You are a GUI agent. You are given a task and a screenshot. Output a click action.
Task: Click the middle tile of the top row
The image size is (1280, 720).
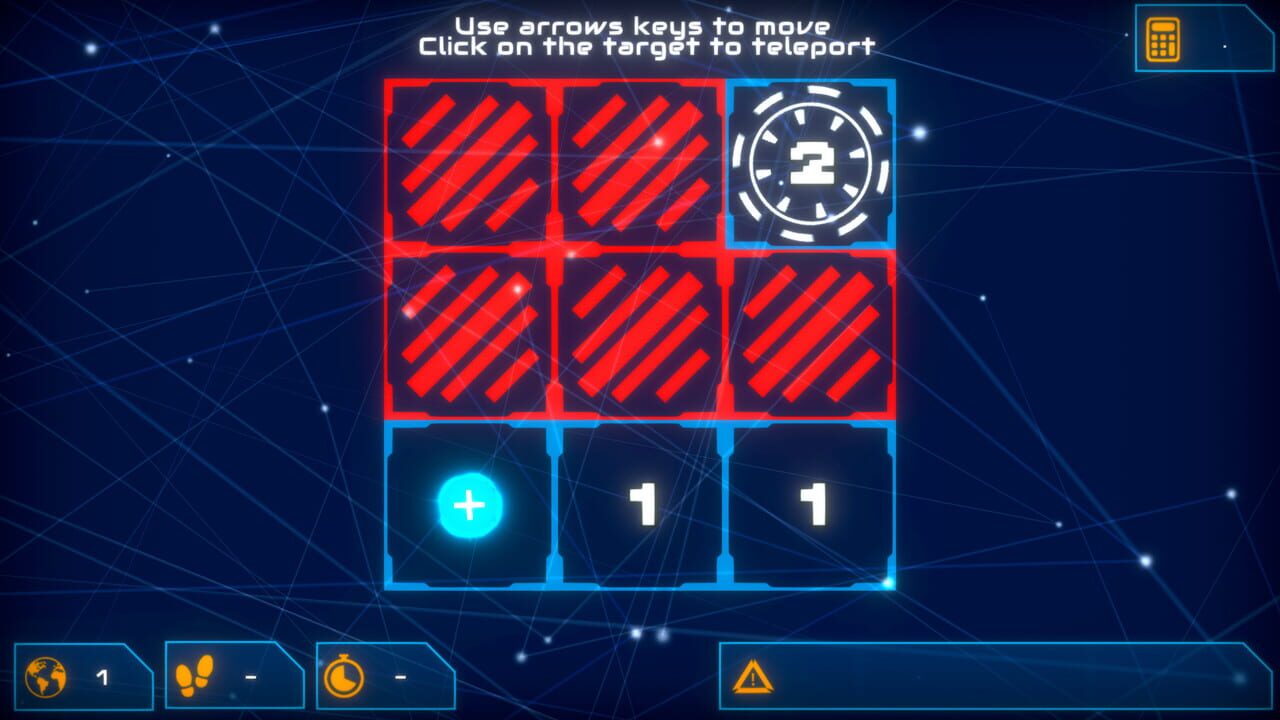click(640, 163)
